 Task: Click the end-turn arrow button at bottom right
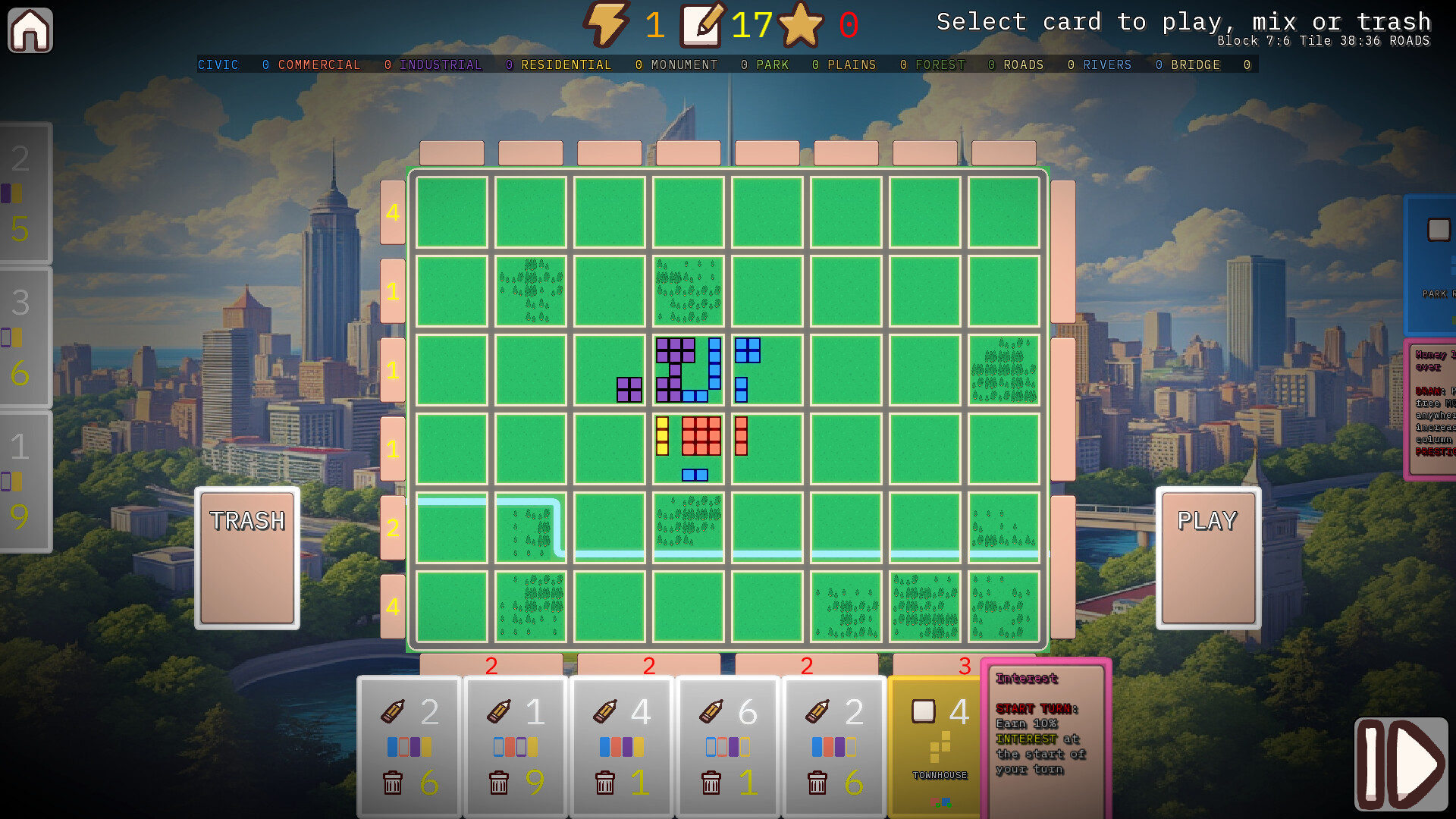click(x=1400, y=764)
